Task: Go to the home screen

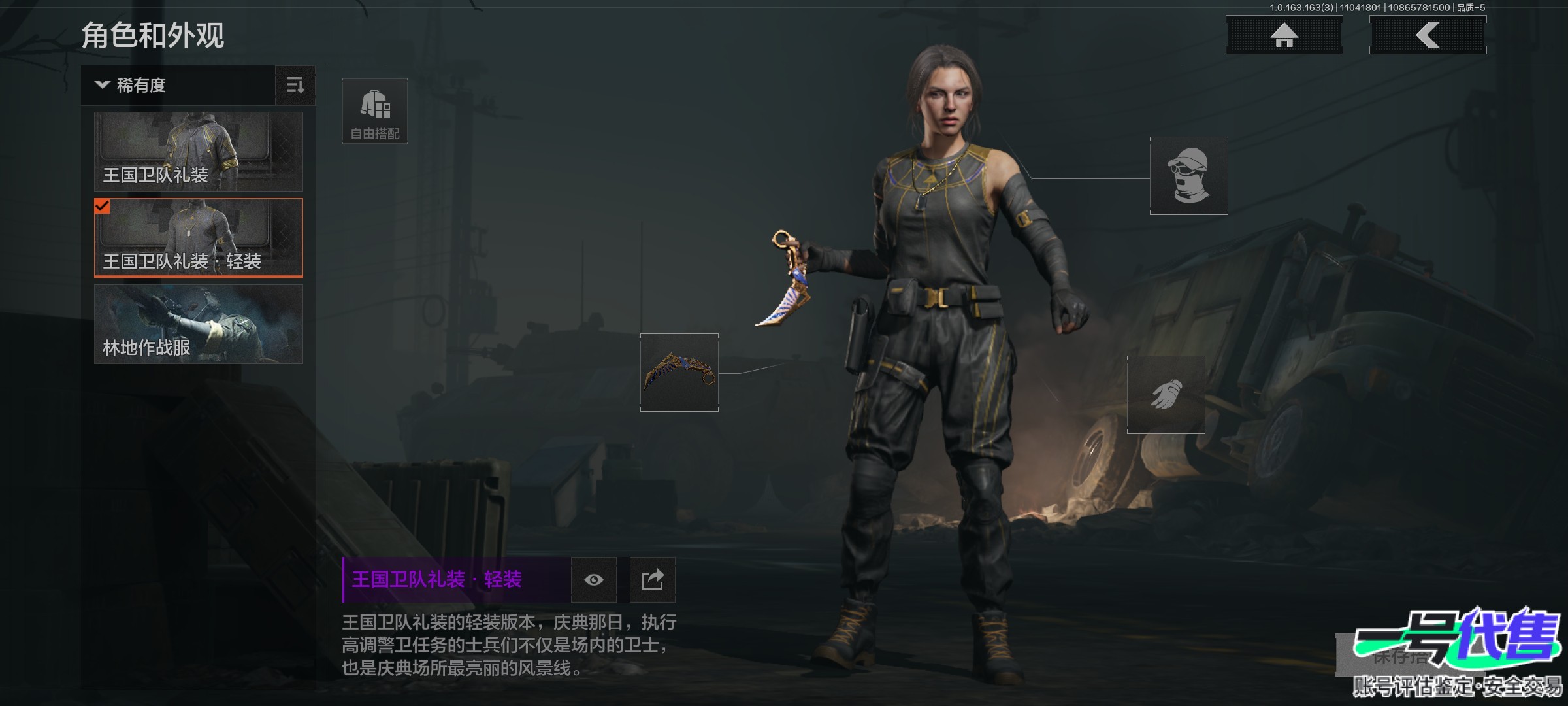Action: click(1284, 35)
